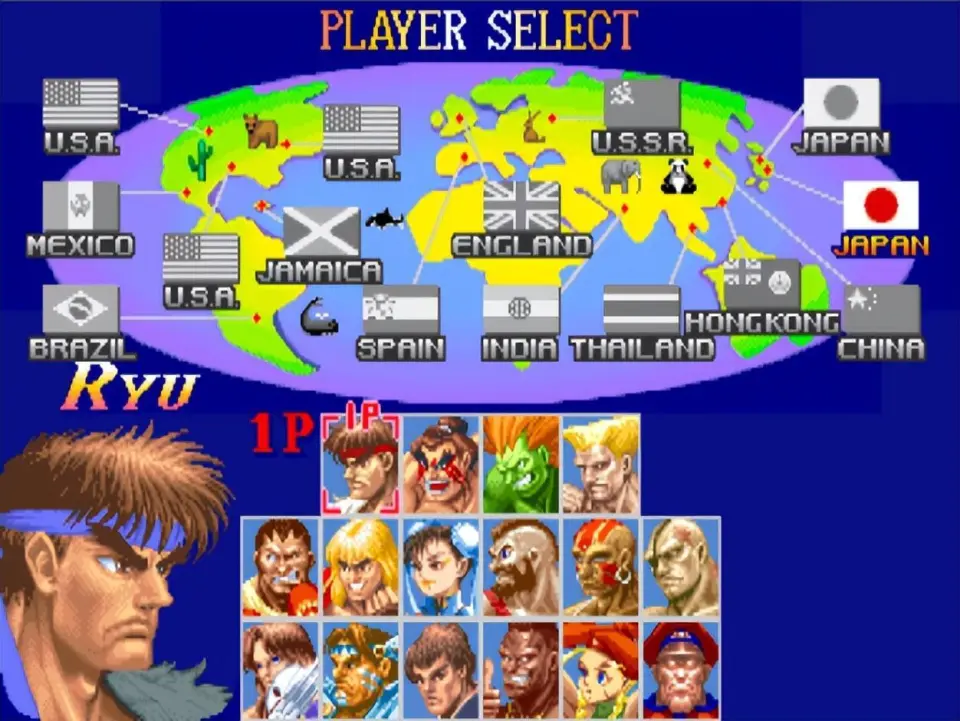
Task: Click the U.S.S.R. flag on the map
Action: tap(641, 104)
